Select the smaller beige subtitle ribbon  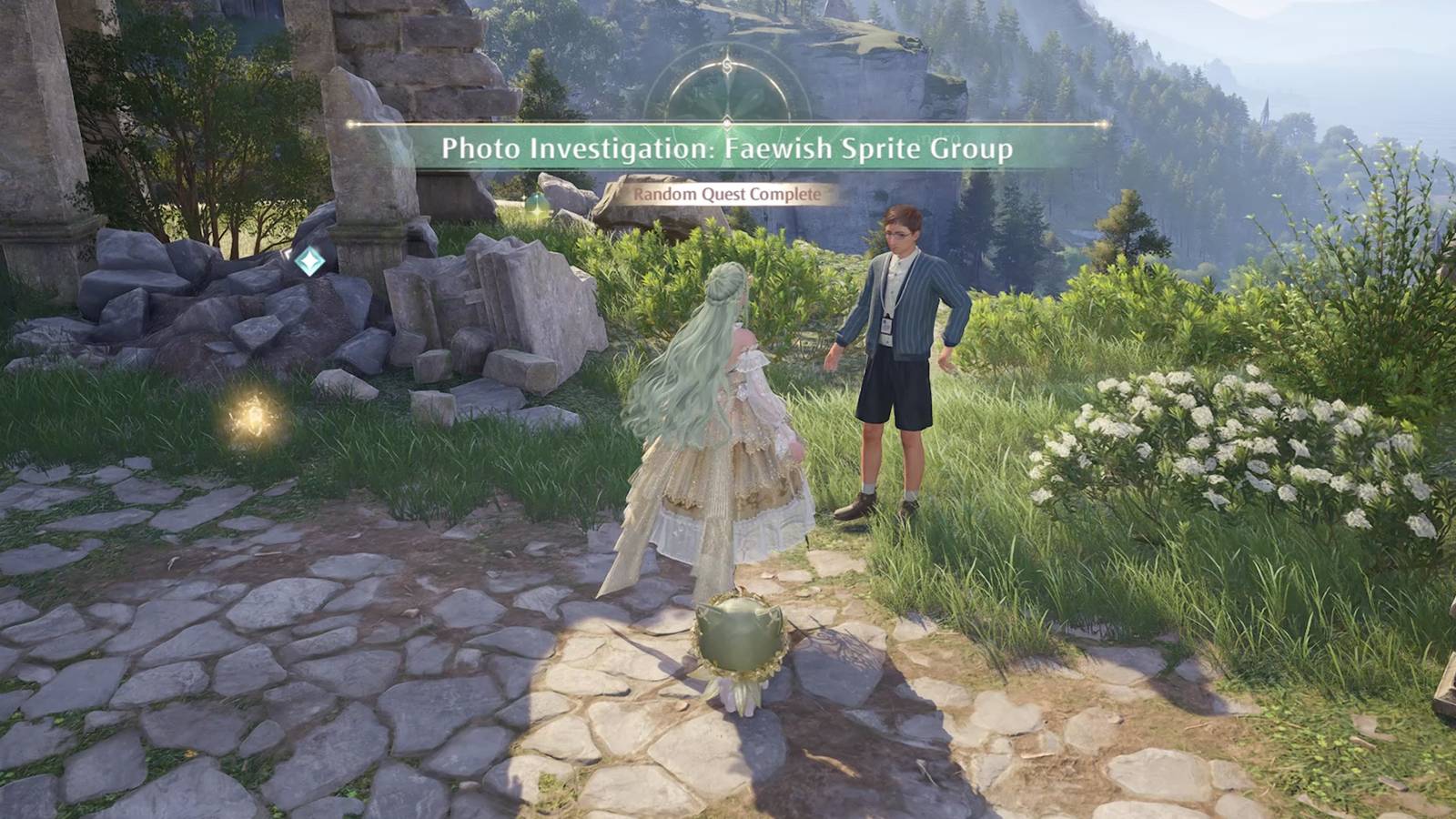tap(728, 193)
